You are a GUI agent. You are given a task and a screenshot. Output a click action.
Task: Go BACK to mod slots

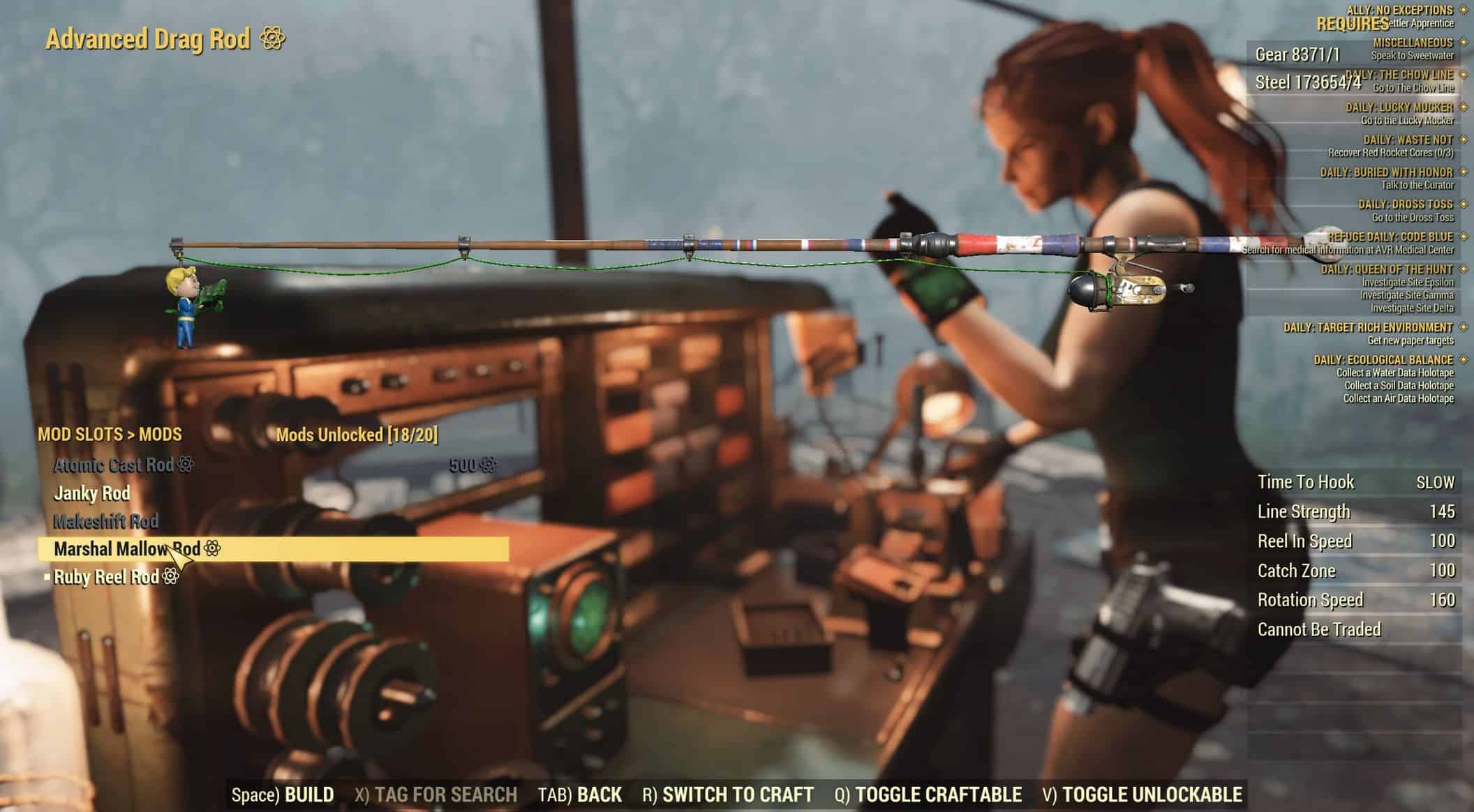(580, 795)
